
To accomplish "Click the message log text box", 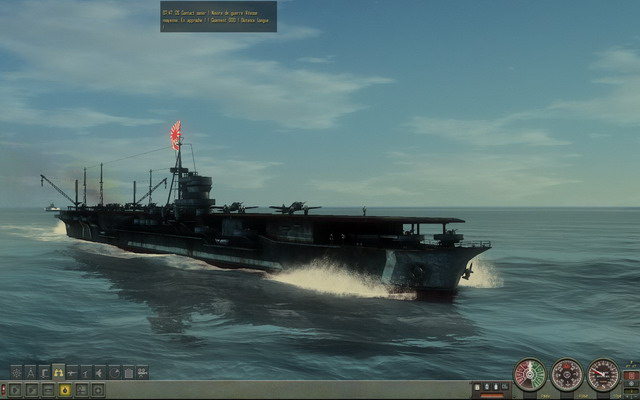I will point(217,15).
